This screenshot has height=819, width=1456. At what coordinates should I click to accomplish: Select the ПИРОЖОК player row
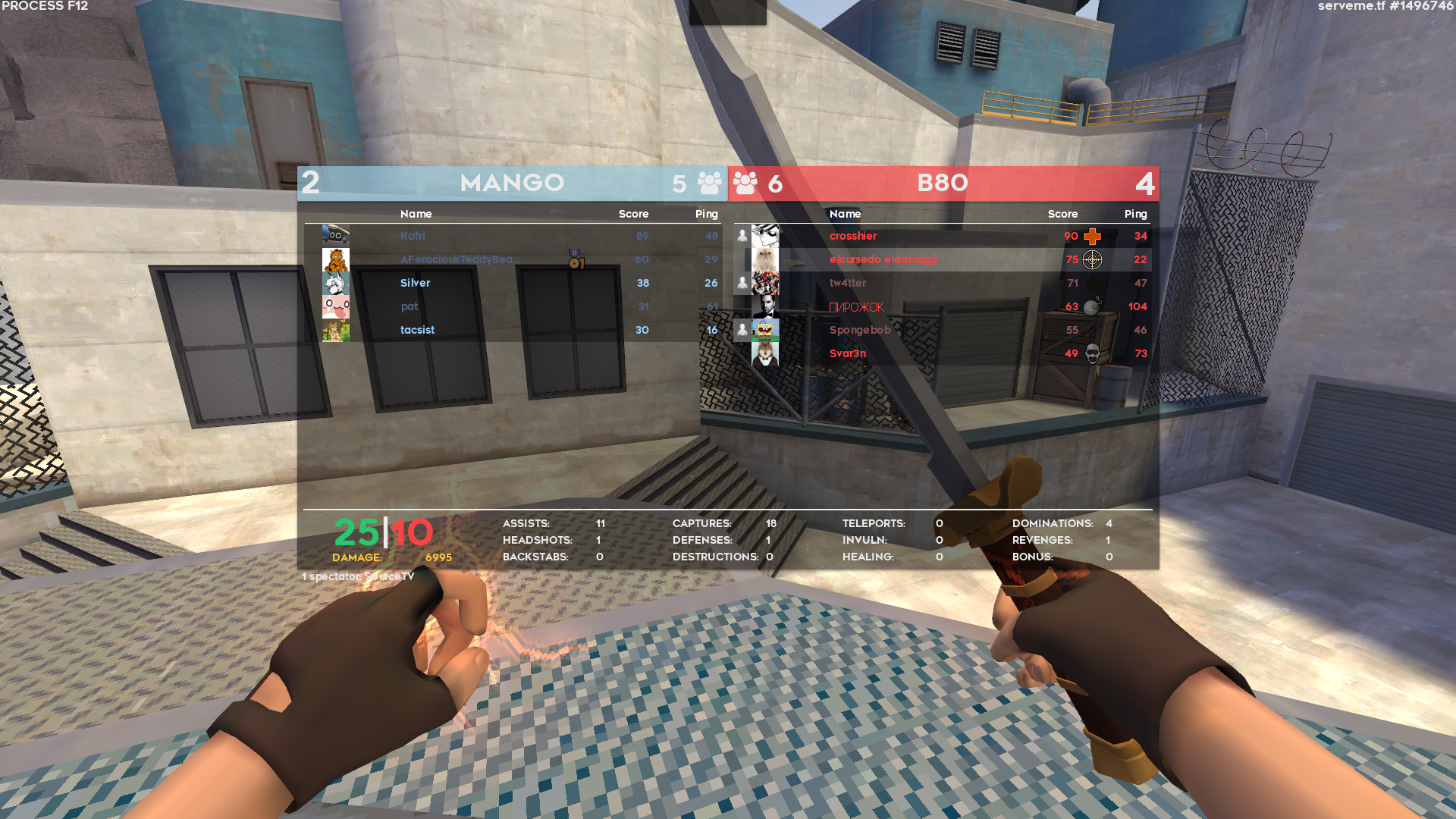click(x=857, y=307)
